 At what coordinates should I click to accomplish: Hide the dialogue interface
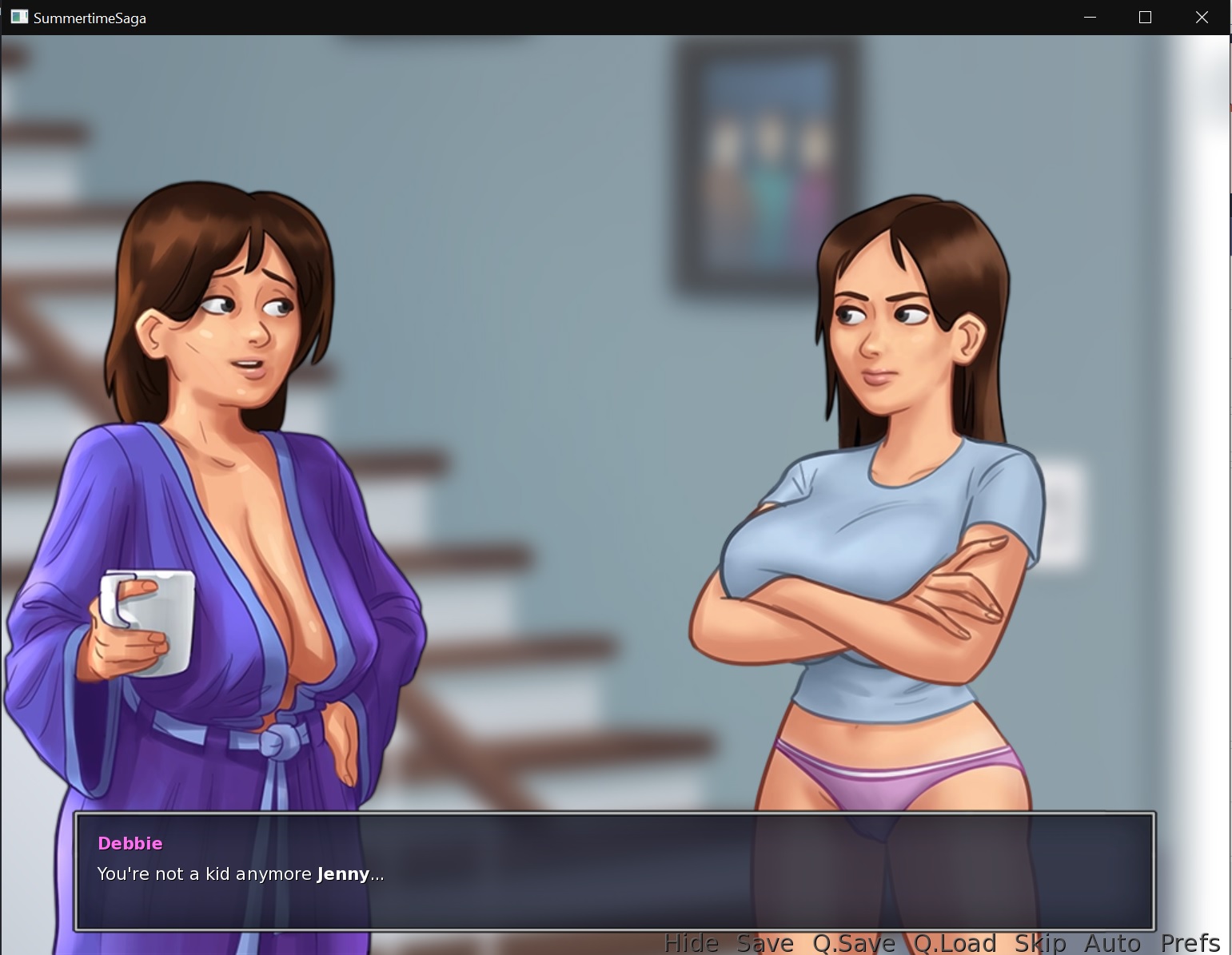pos(691,943)
